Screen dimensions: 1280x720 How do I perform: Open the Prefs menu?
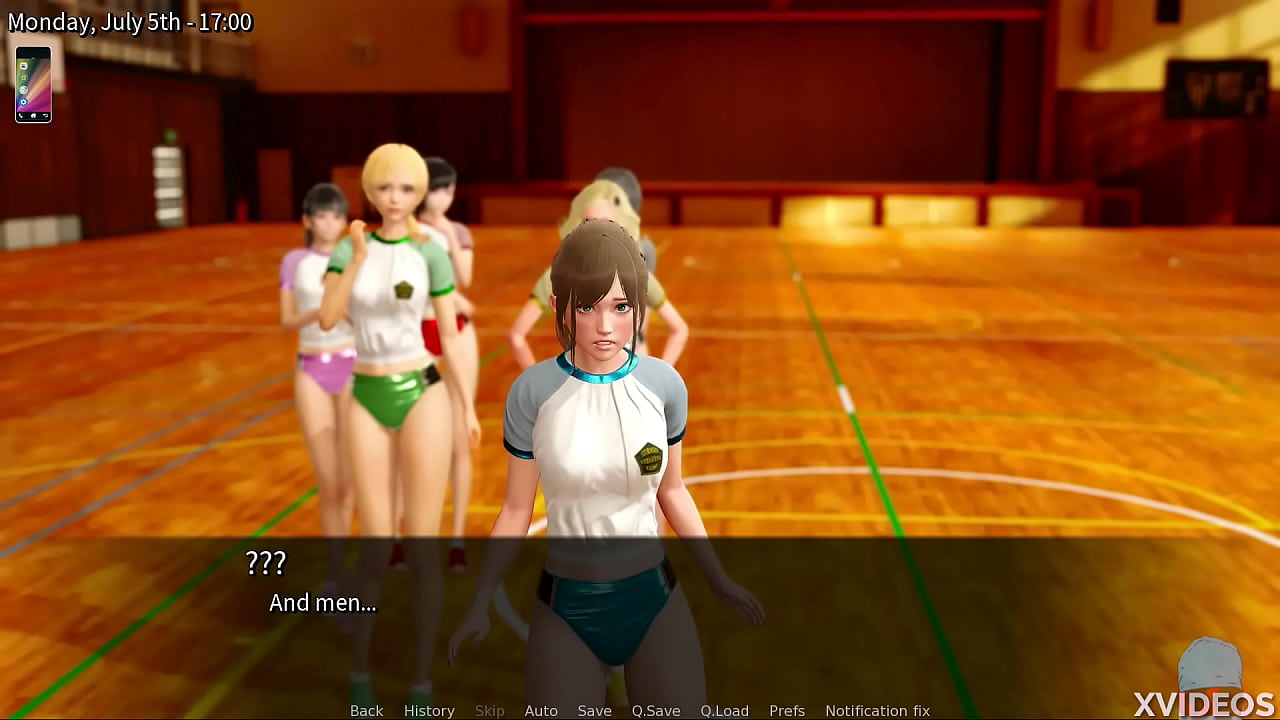(x=788, y=710)
